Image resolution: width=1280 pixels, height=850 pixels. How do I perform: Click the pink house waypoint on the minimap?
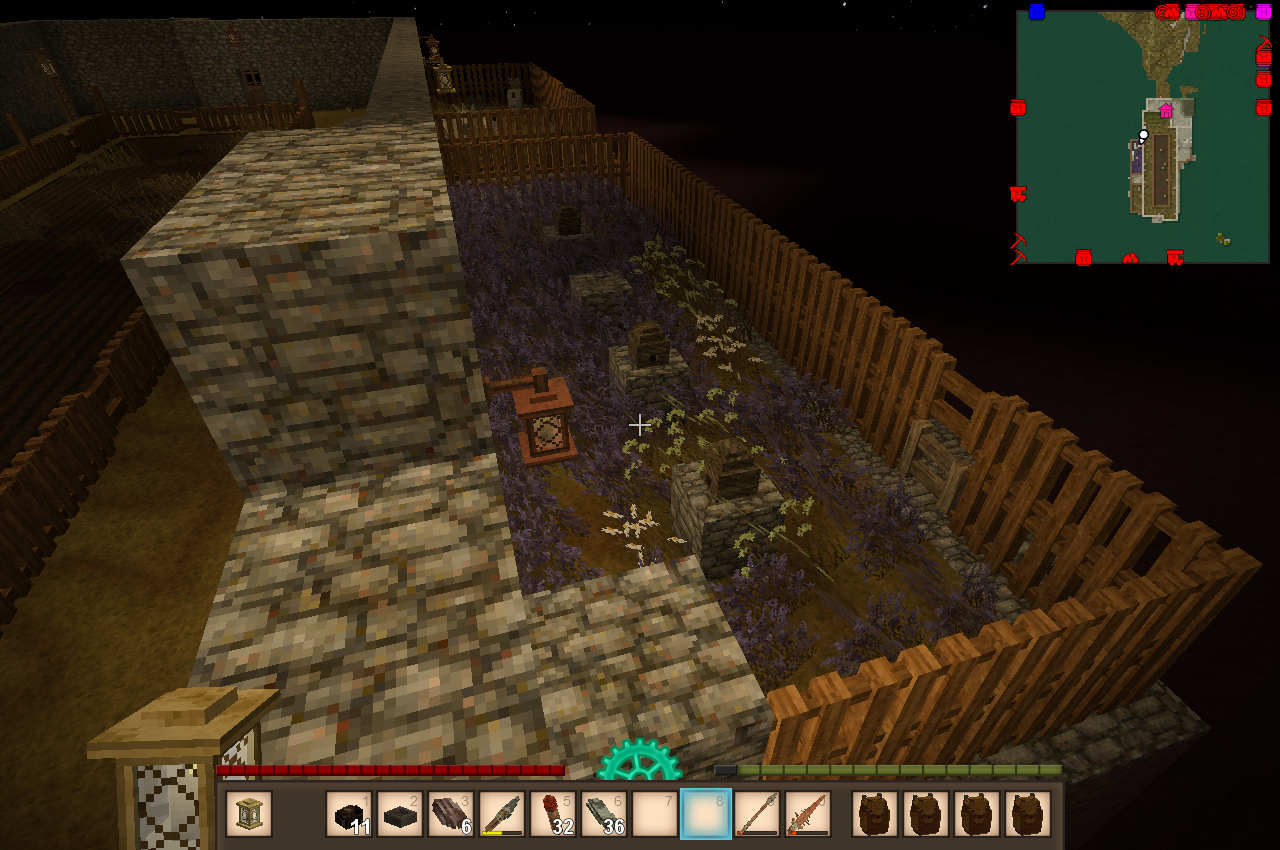(x=1166, y=110)
